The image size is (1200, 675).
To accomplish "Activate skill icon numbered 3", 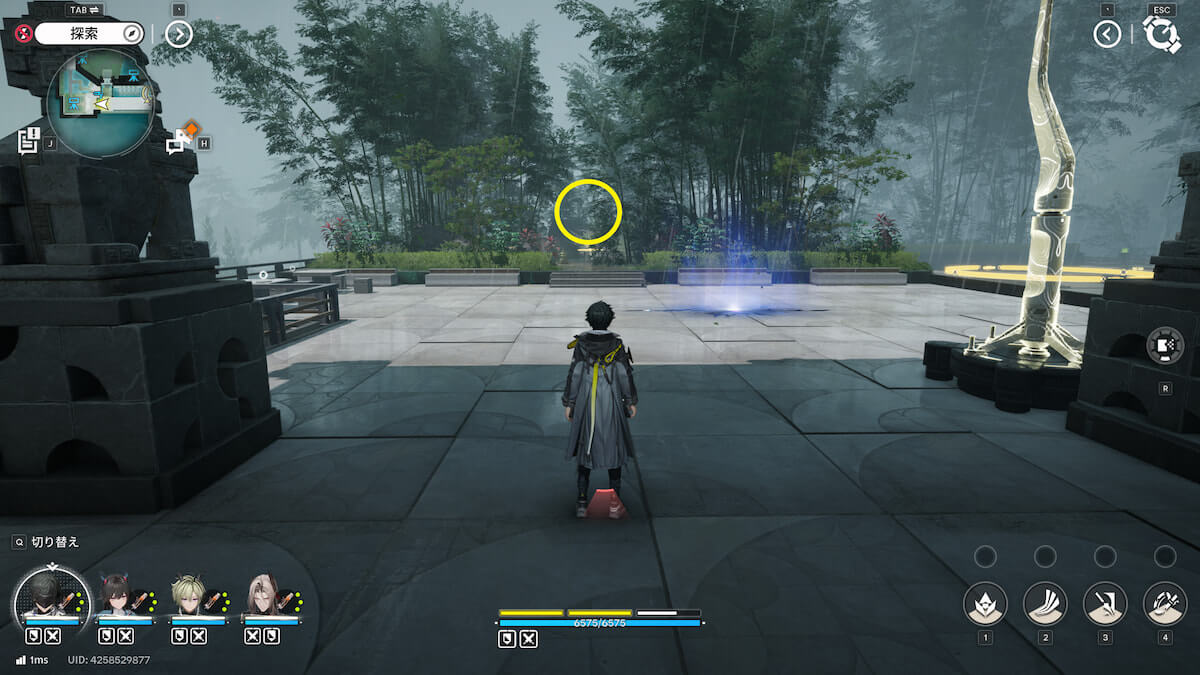I will (1105, 604).
